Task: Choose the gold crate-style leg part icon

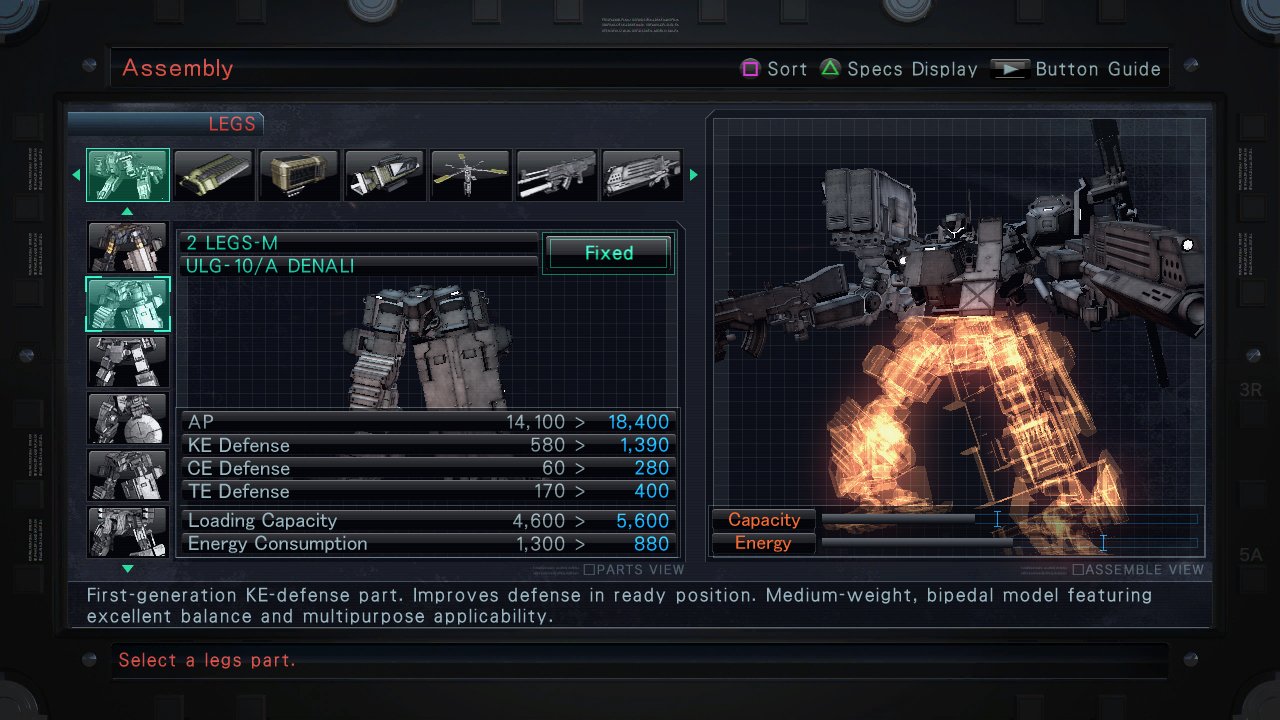Action: point(299,174)
